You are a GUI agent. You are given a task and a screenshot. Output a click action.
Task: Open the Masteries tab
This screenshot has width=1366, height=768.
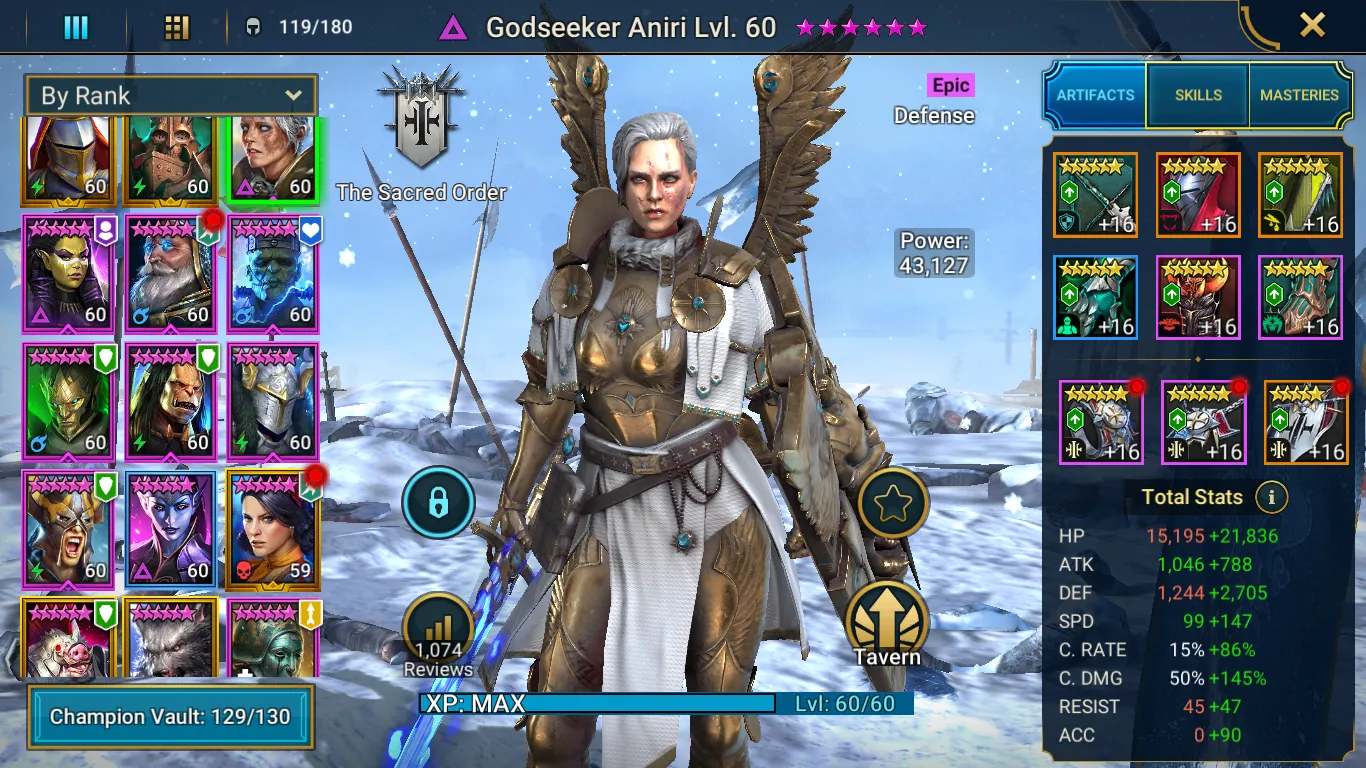point(1299,95)
